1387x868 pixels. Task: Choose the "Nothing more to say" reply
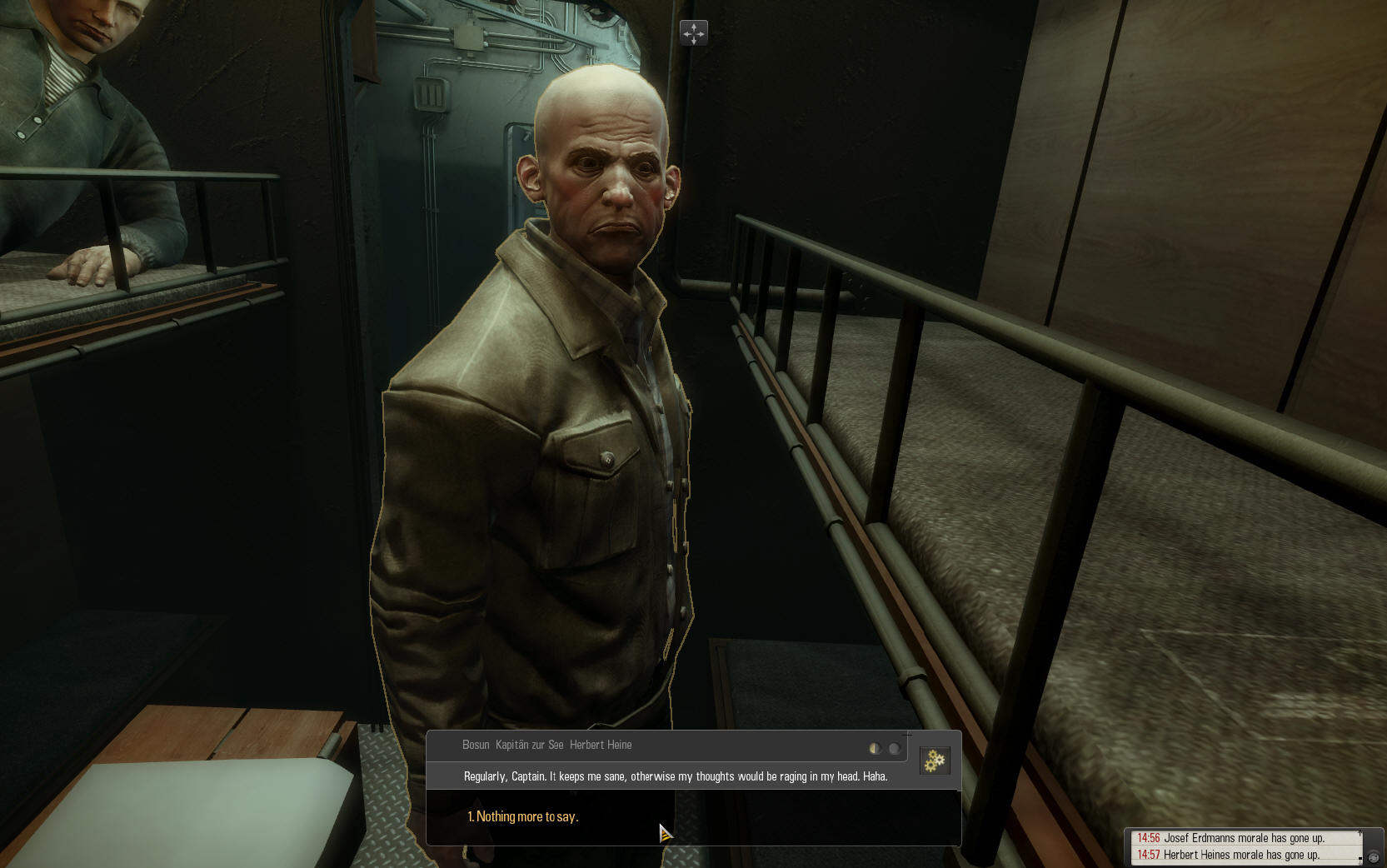pos(523,817)
